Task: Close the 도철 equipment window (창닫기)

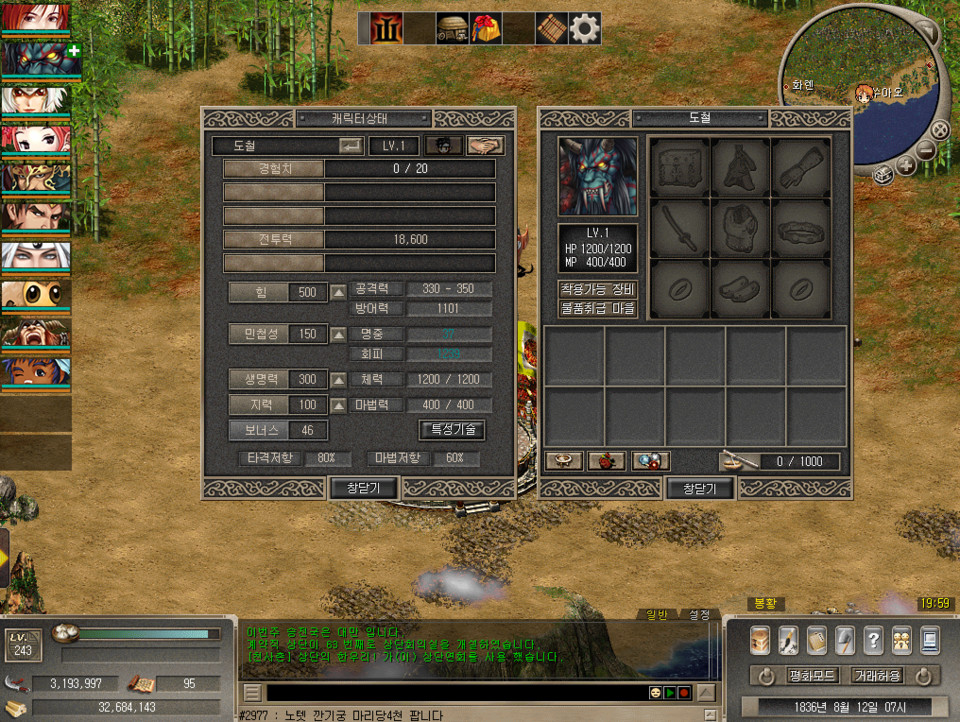Action: point(700,488)
